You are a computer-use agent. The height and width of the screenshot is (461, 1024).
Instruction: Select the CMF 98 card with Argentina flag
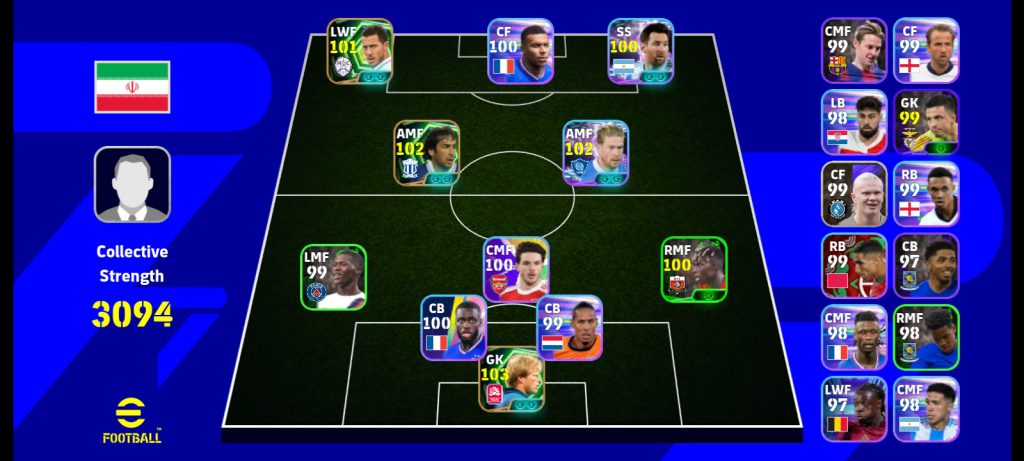(x=926, y=409)
